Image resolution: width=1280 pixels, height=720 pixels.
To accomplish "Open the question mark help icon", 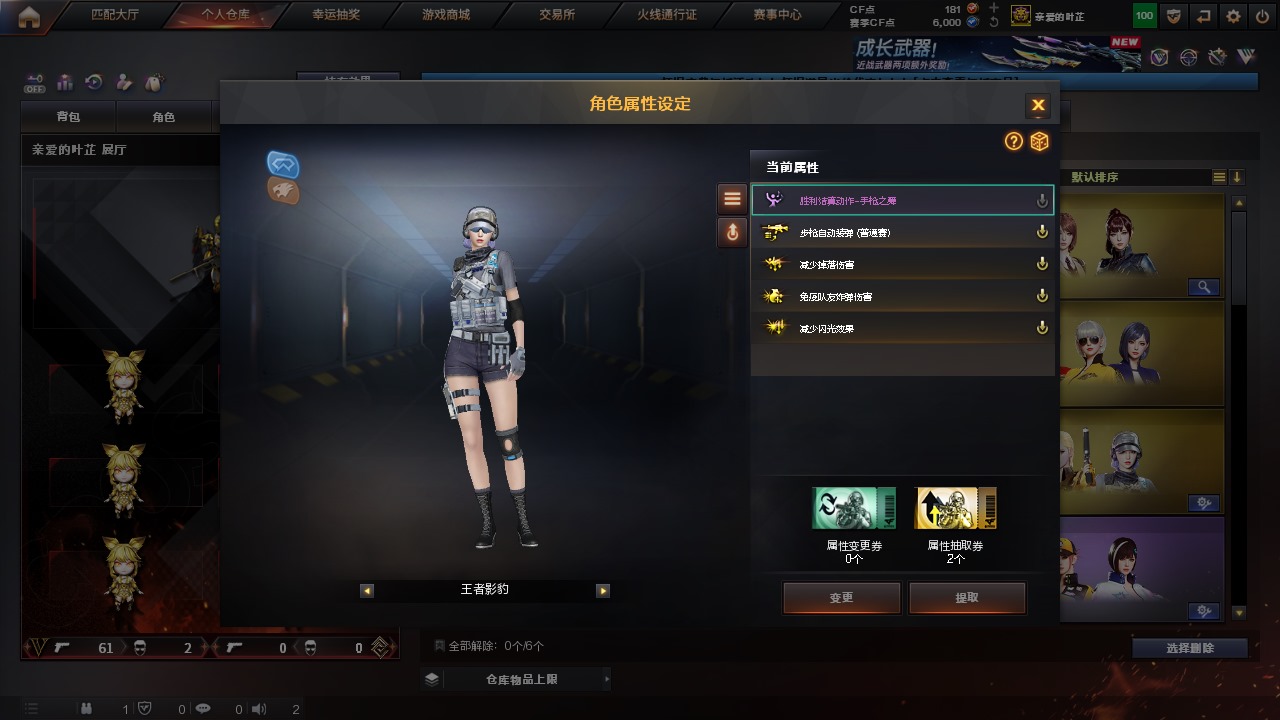I will pyautogui.click(x=1014, y=142).
